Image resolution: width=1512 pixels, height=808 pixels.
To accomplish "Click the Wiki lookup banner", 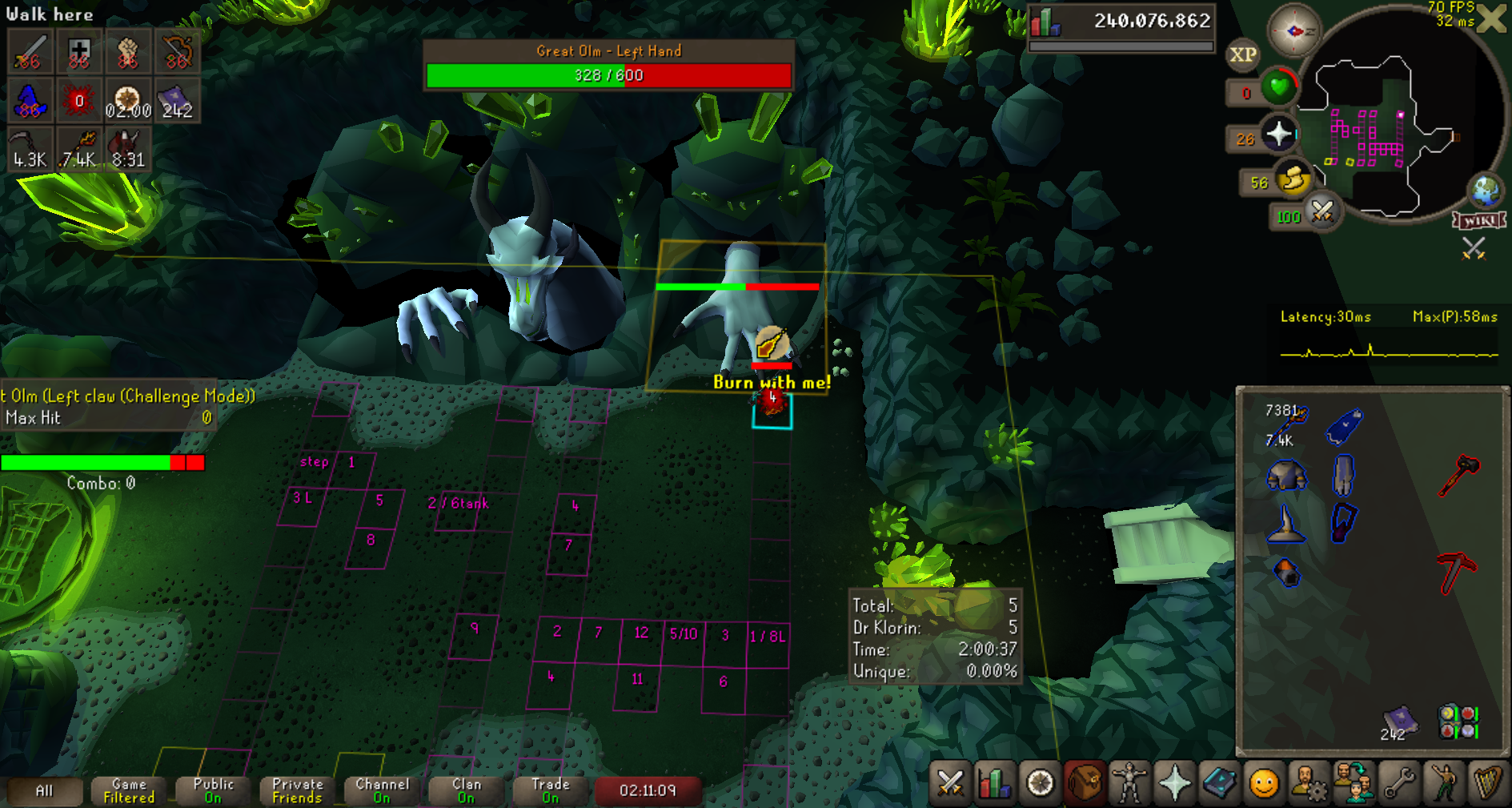I will [x=1479, y=220].
